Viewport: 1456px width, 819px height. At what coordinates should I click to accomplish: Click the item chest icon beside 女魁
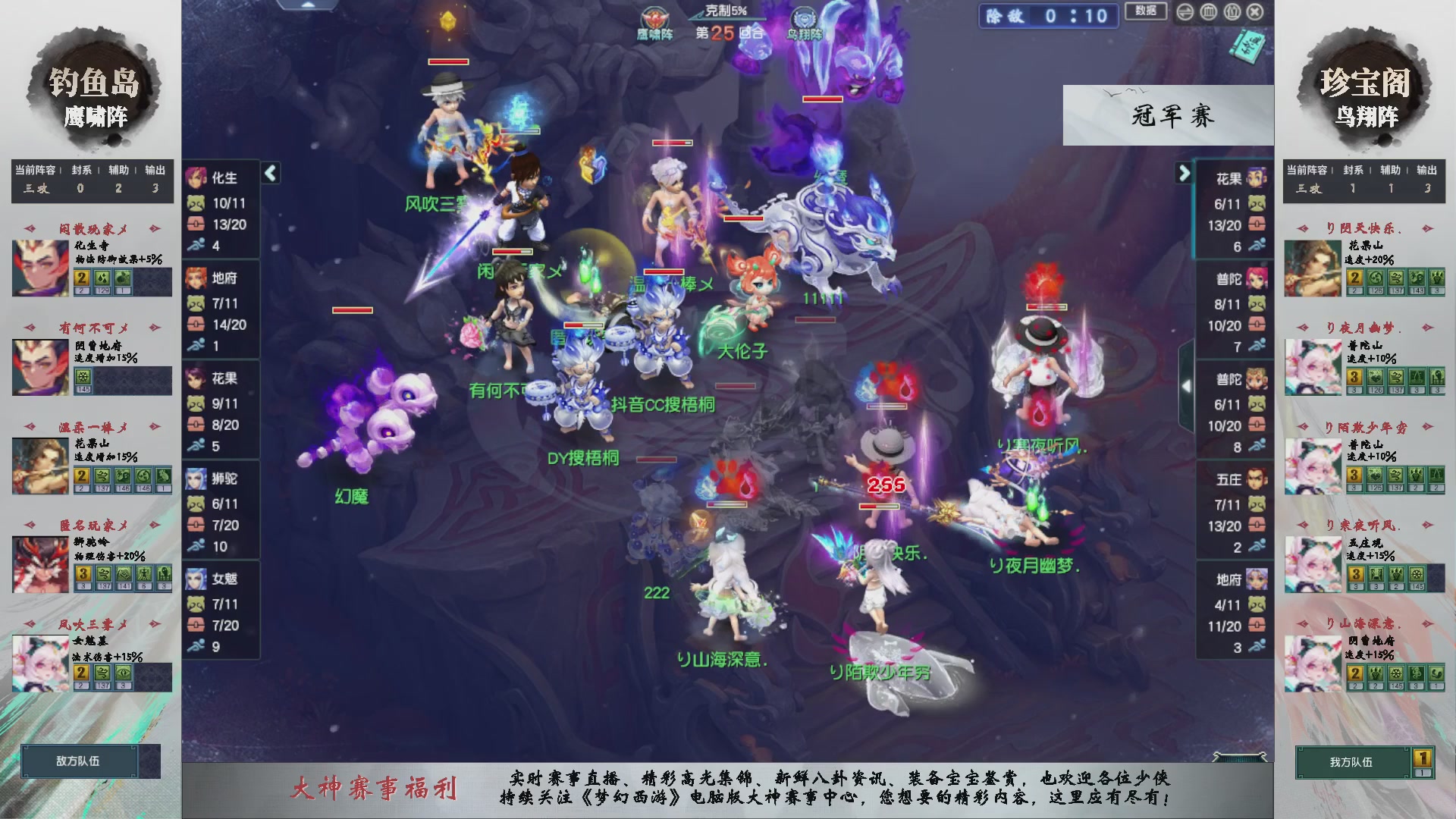195,625
